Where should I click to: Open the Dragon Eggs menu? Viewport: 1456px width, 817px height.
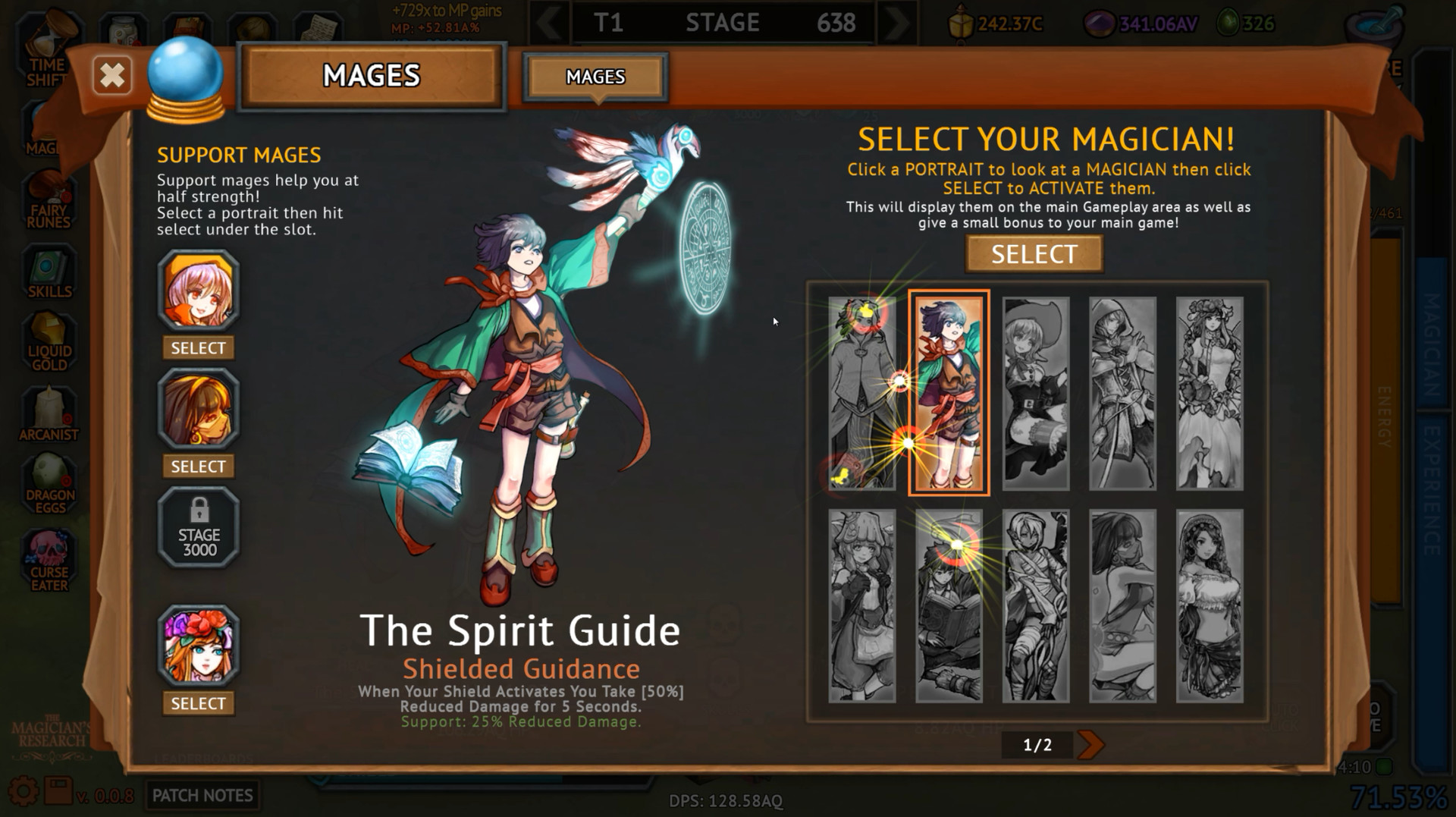click(x=50, y=485)
